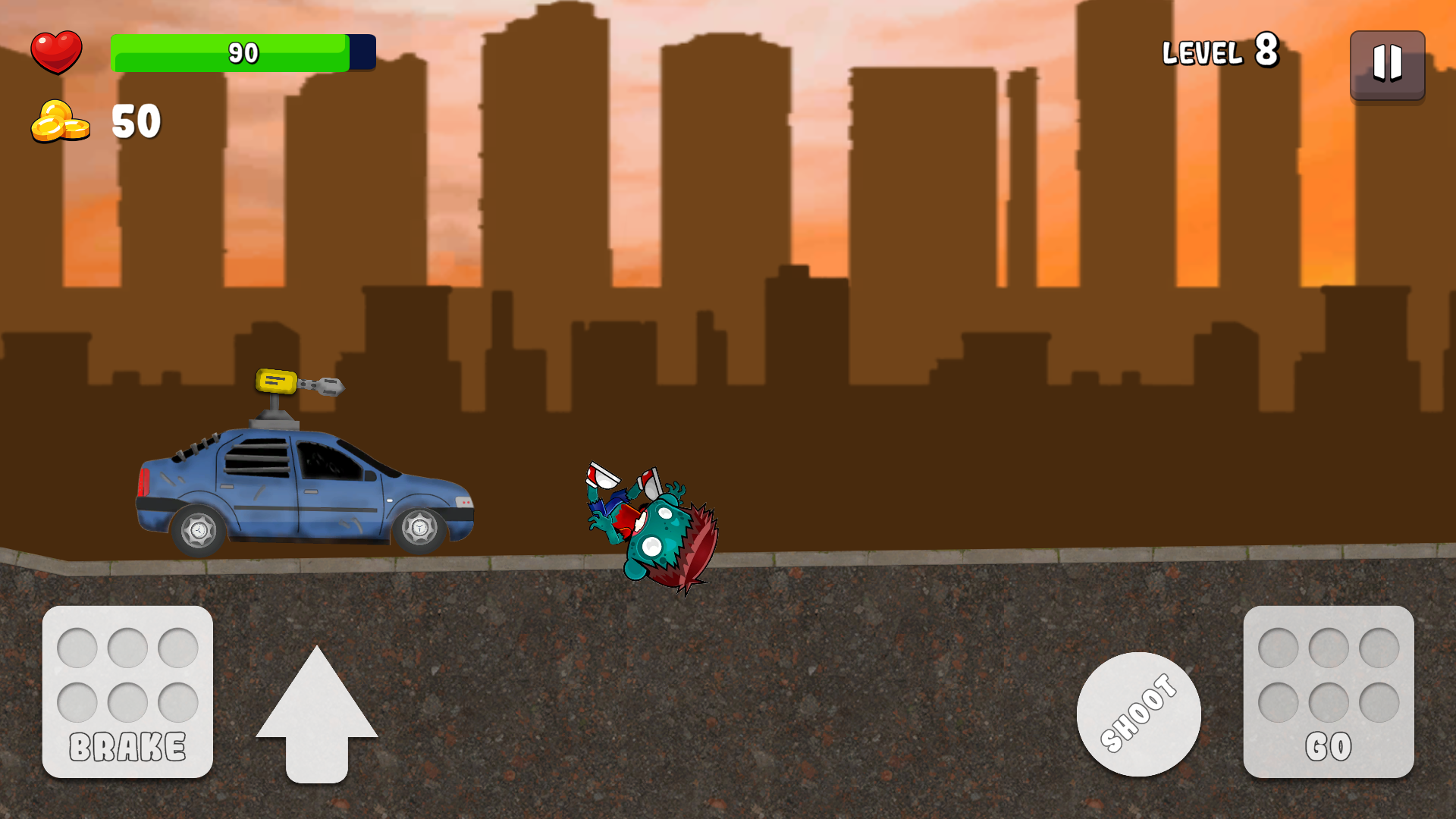The width and height of the screenshot is (1456, 819).
Task: Tap the gold coins icon
Action: click(x=59, y=121)
